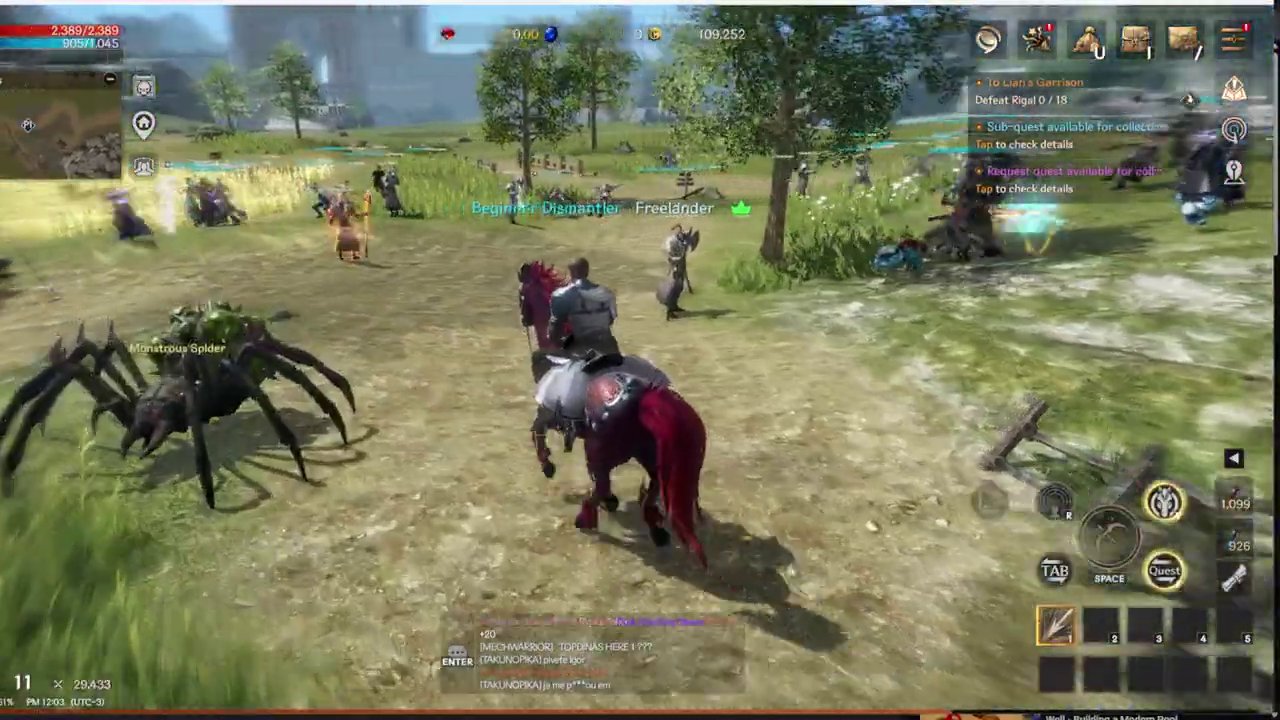1280x720 pixels.
Task: Tap the skull icon beside the minimap
Action: pyautogui.click(x=143, y=87)
